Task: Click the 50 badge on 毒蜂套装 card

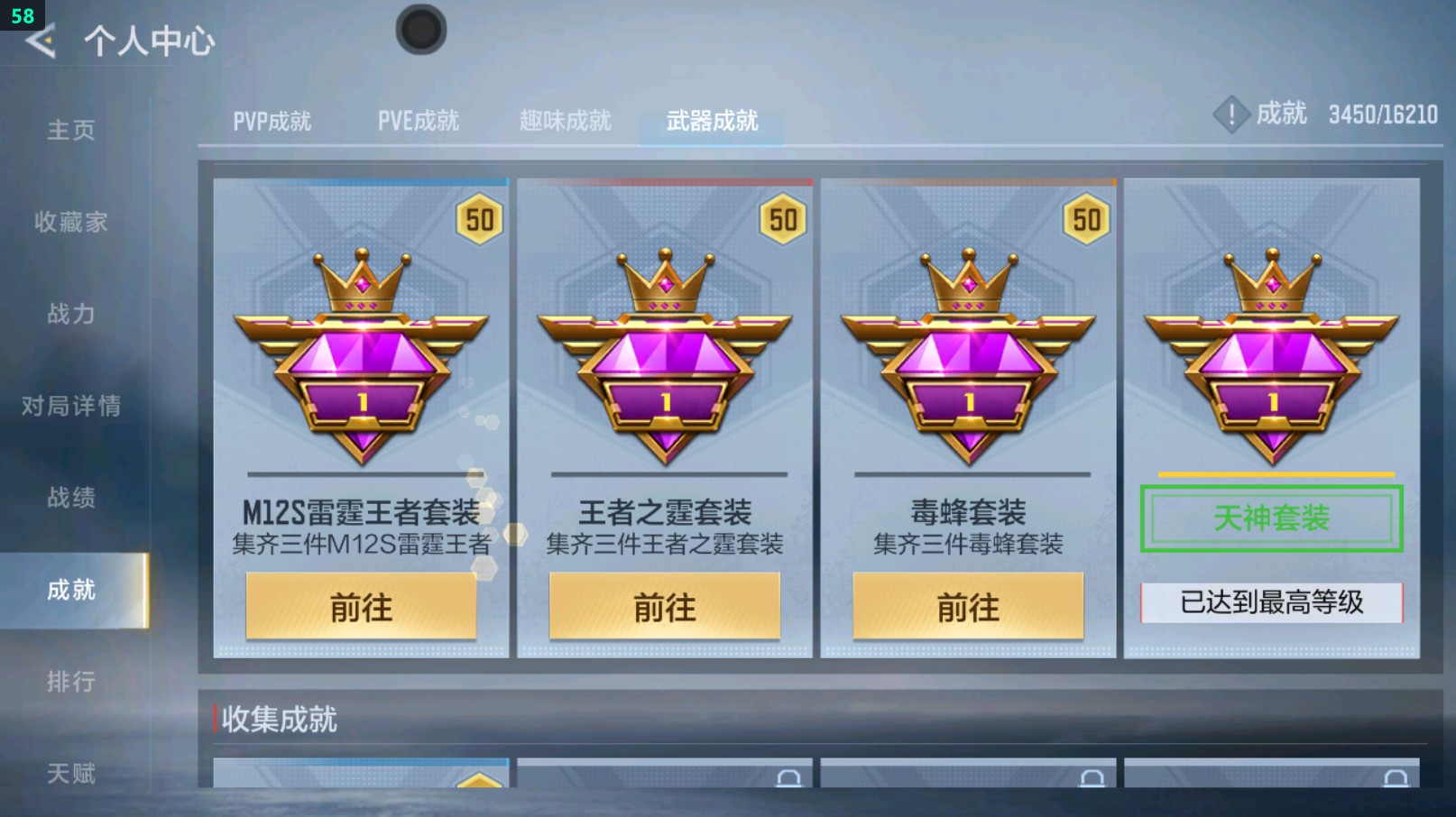Action: tap(1087, 219)
